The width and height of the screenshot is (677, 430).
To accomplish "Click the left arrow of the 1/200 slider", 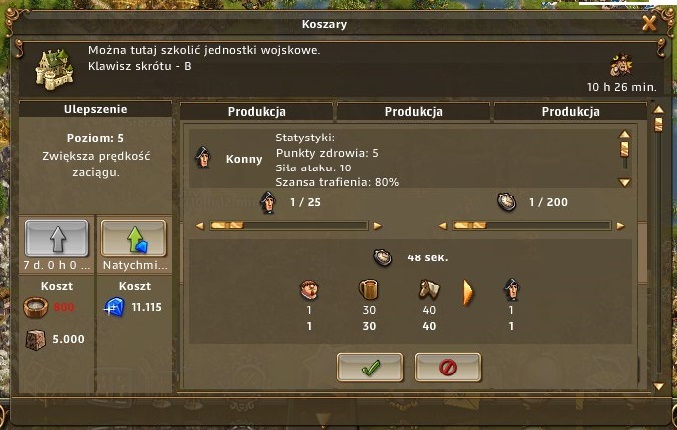I will (440, 225).
